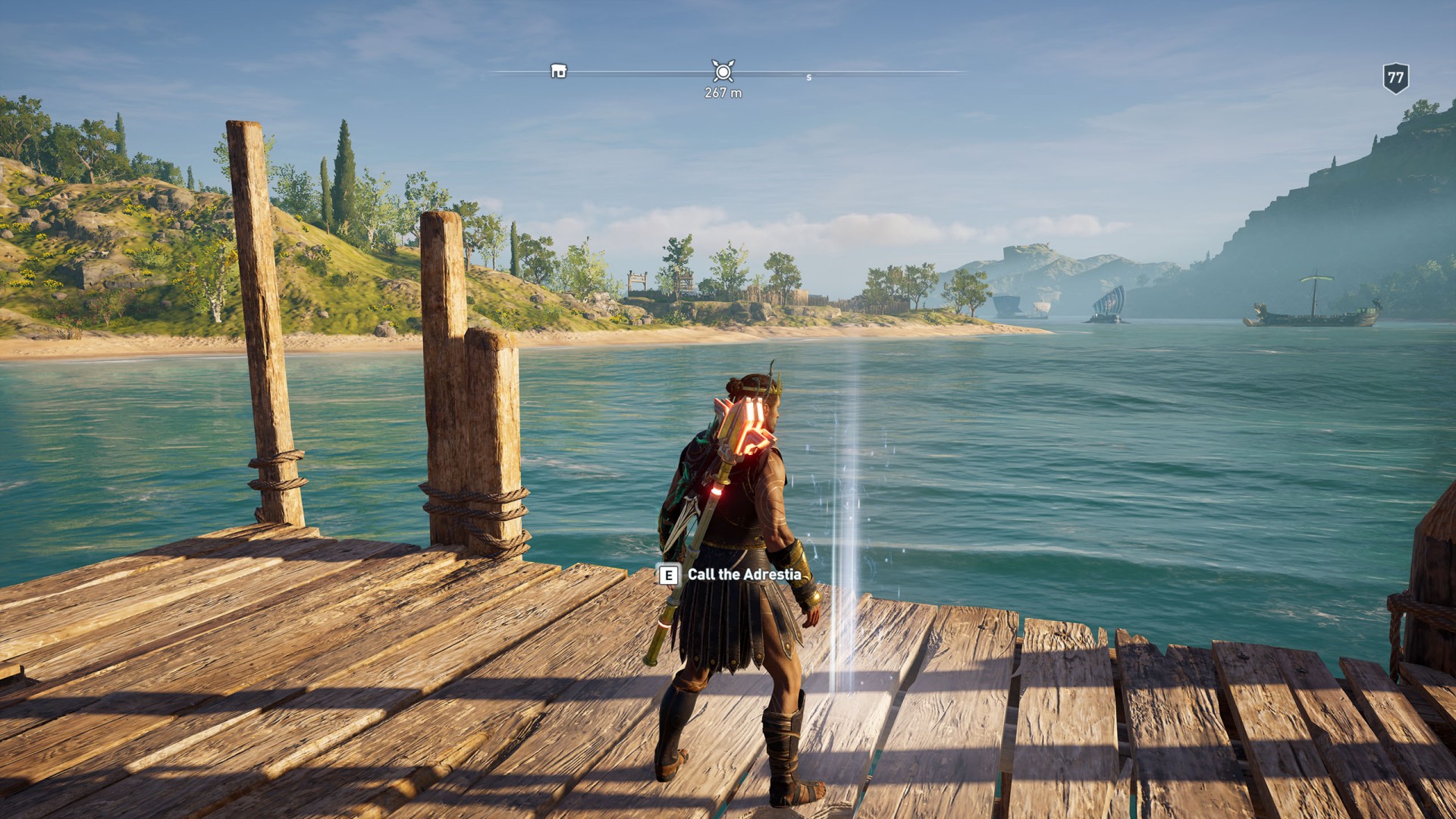Select the building icon on the compass bar

click(x=558, y=71)
